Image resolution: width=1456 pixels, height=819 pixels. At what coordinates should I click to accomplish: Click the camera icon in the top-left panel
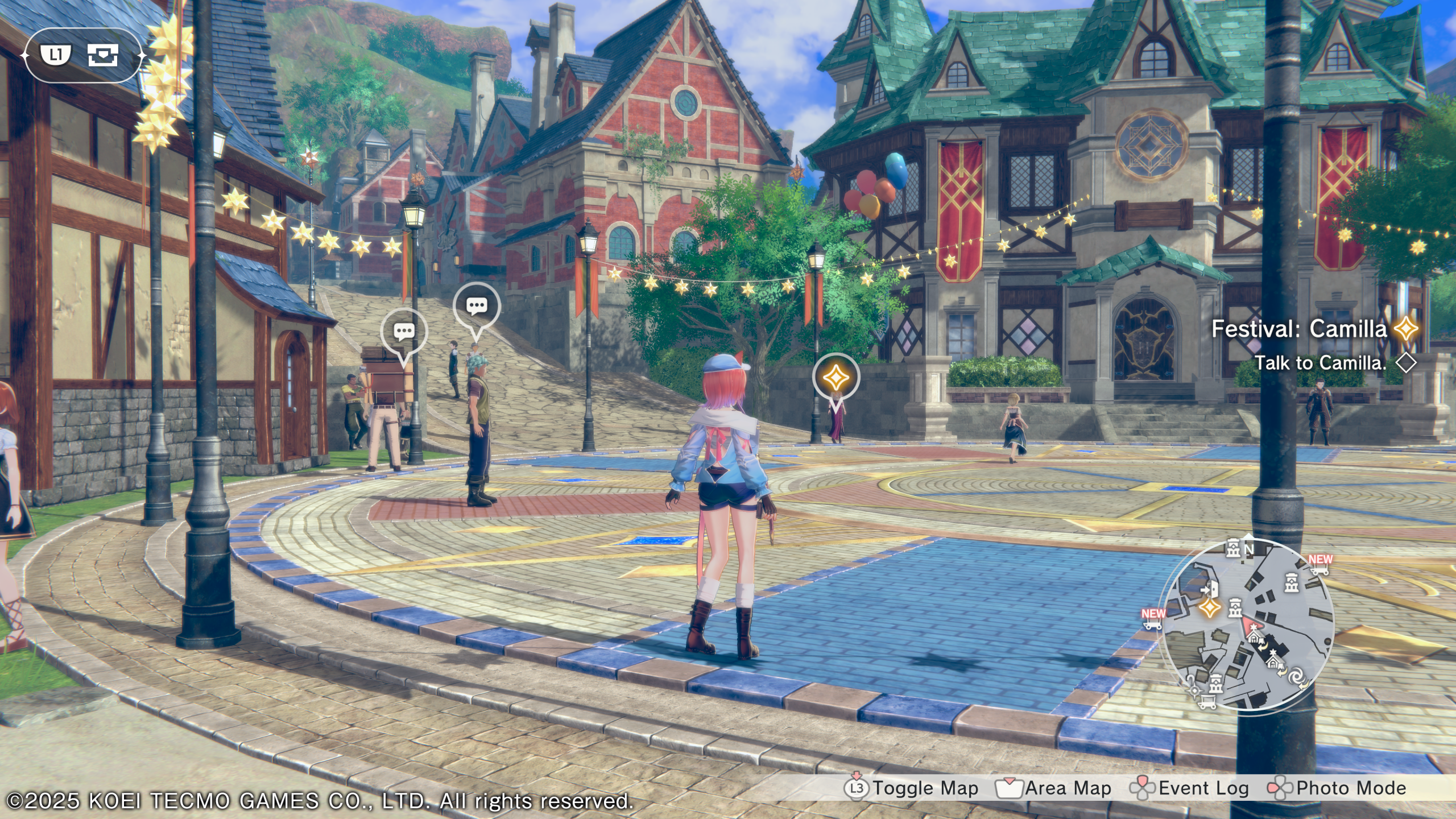[x=103, y=55]
